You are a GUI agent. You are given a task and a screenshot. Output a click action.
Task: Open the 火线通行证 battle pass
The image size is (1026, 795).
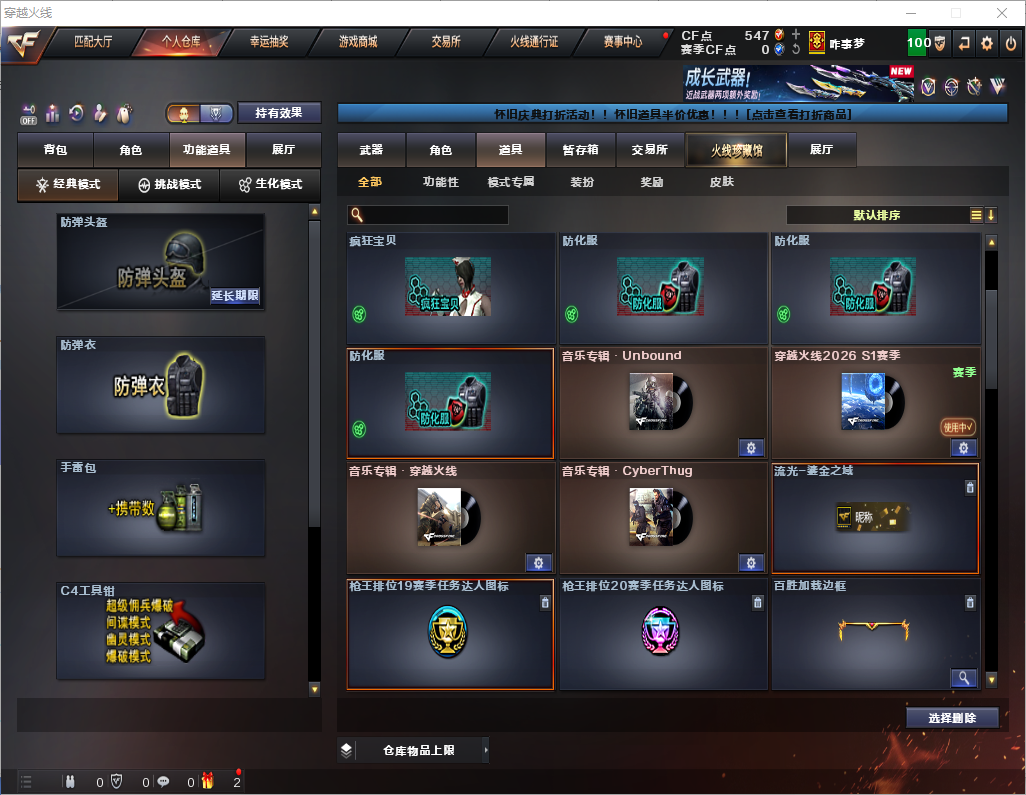pos(534,42)
